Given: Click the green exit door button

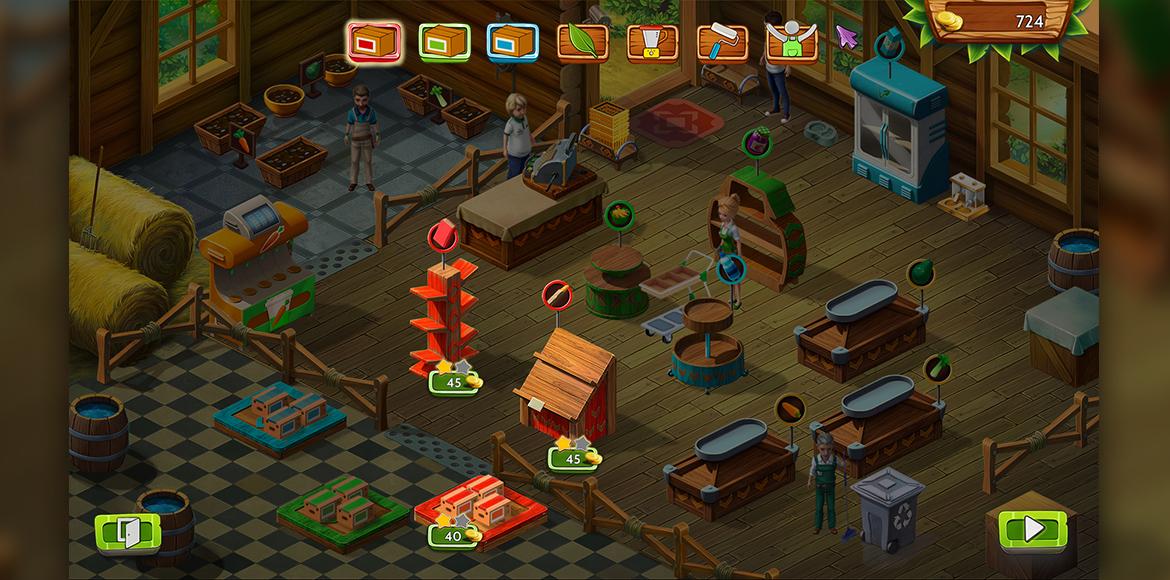Looking at the screenshot, I should pyautogui.click(x=128, y=531).
